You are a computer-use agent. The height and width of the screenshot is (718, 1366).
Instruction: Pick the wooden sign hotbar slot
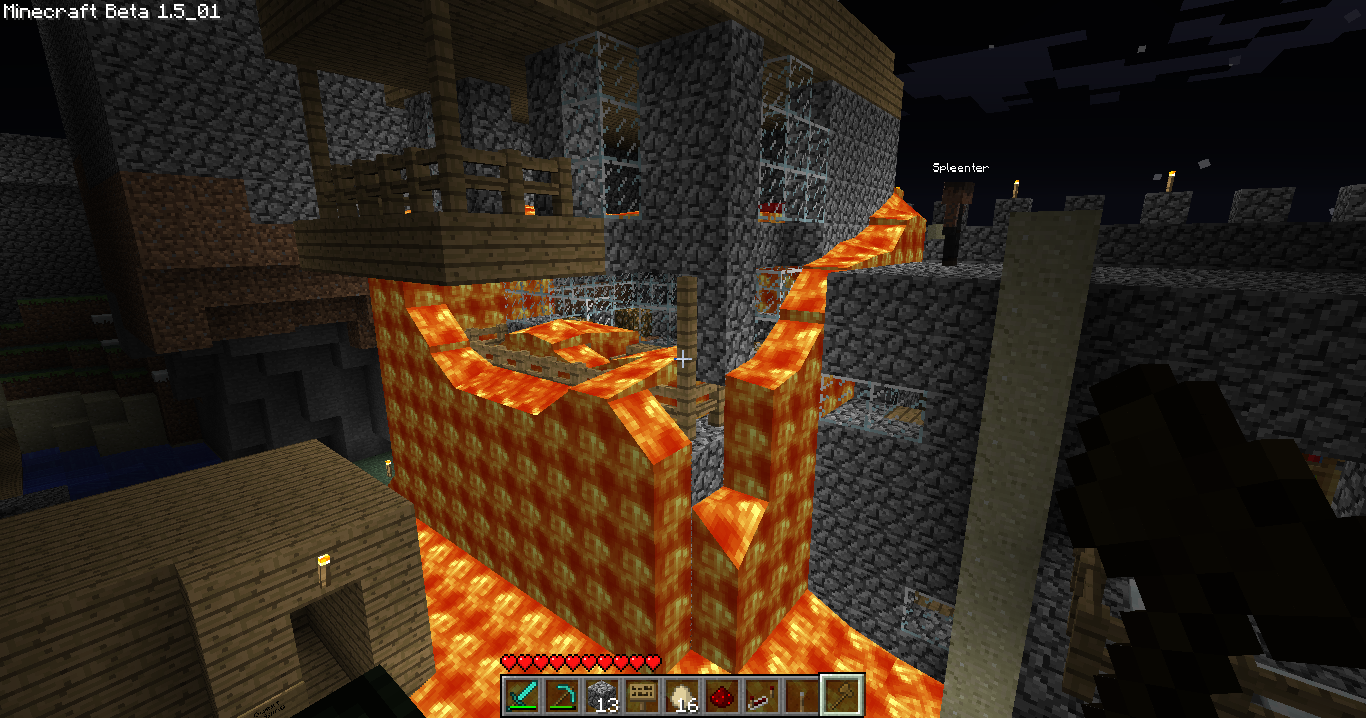641,694
